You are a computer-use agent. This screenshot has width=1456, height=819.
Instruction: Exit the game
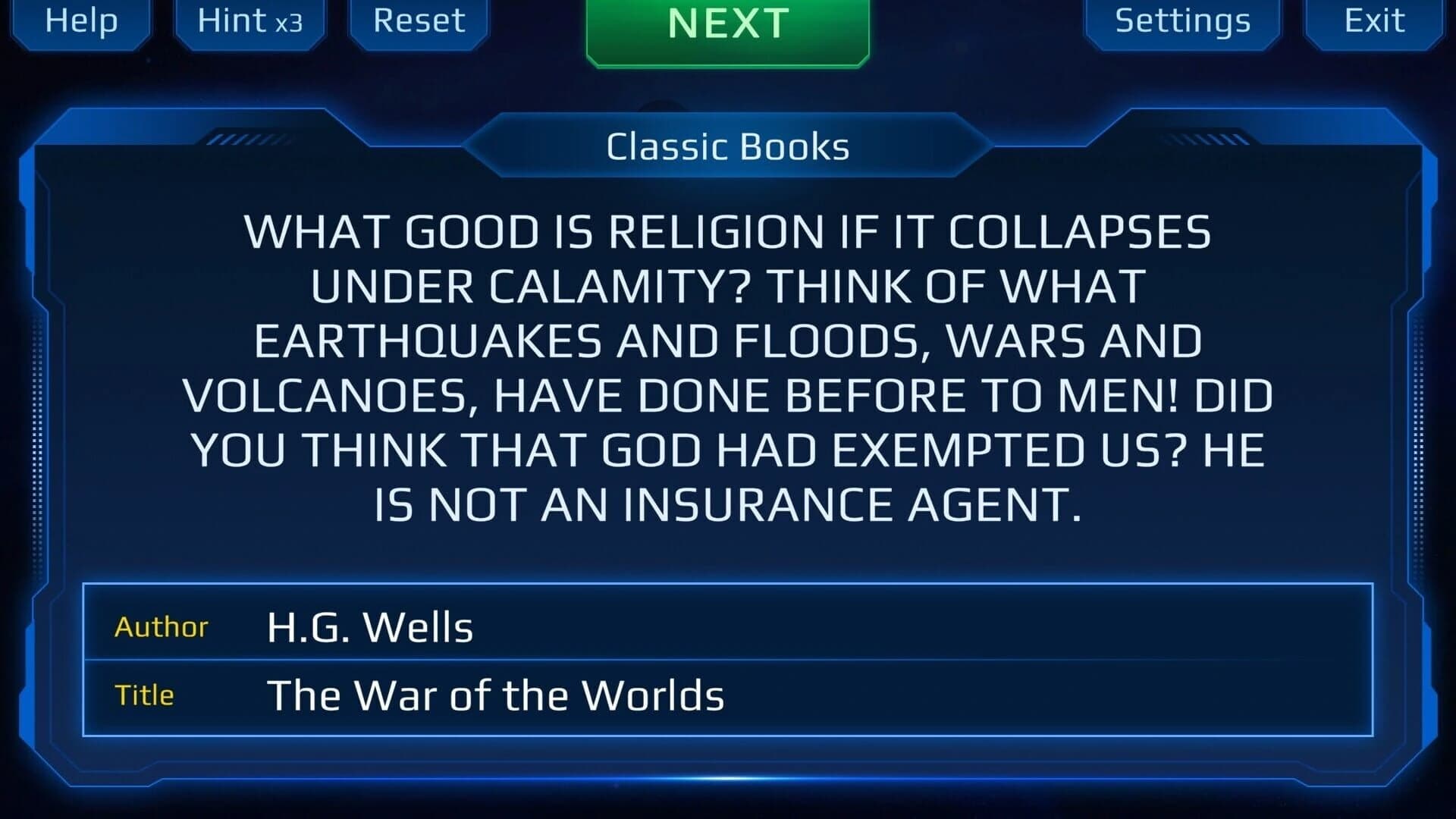pos(1374,21)
